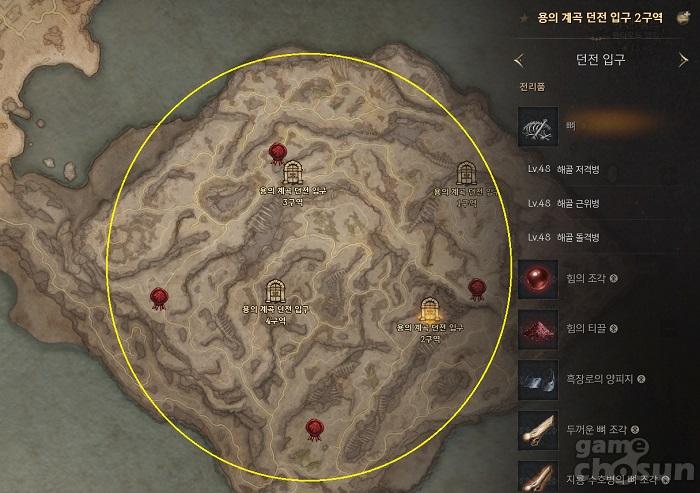View the 힘의 조각 red orb item

538,278
